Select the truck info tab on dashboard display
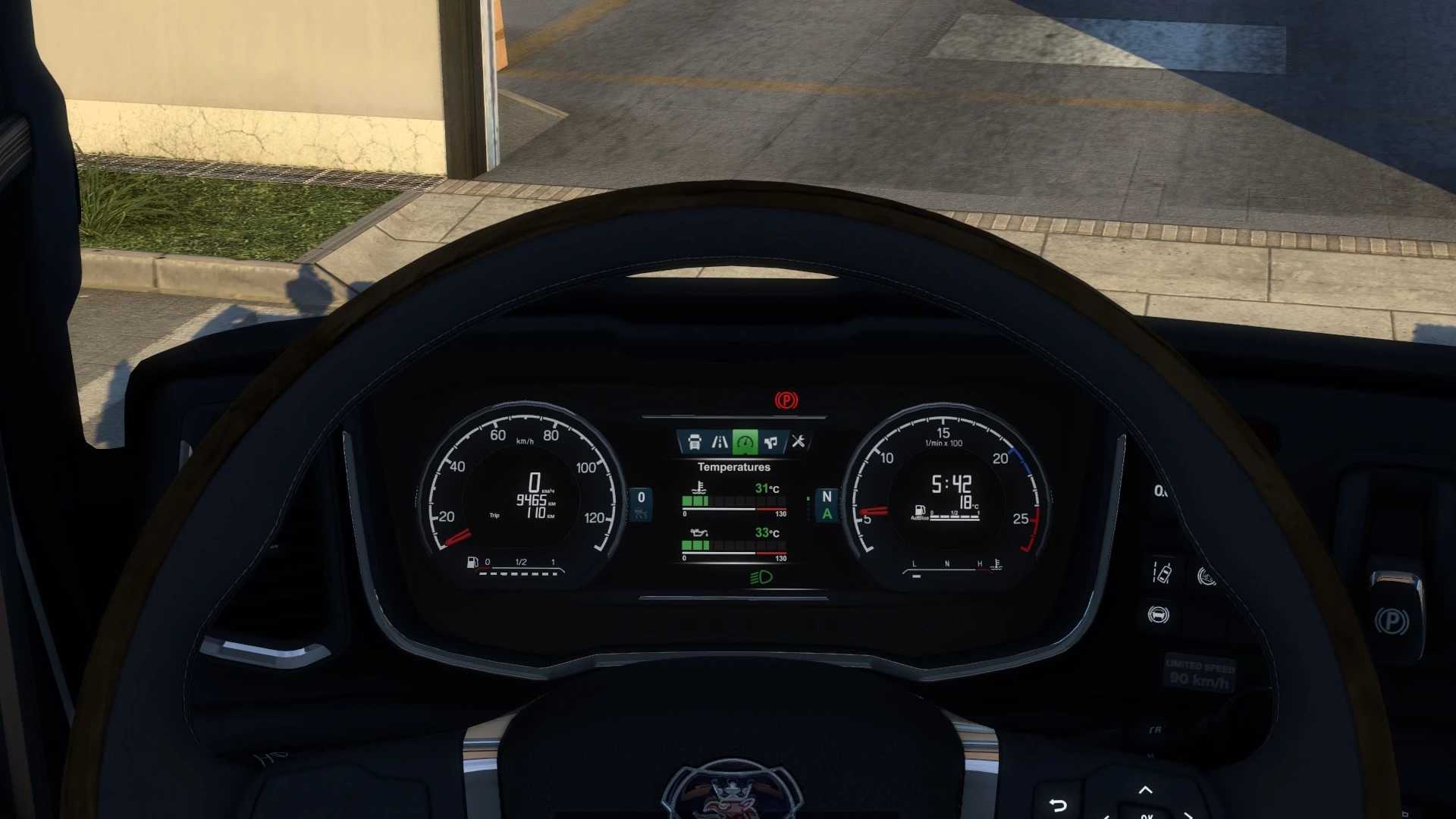1456x819 pixels. pos(694,442)
